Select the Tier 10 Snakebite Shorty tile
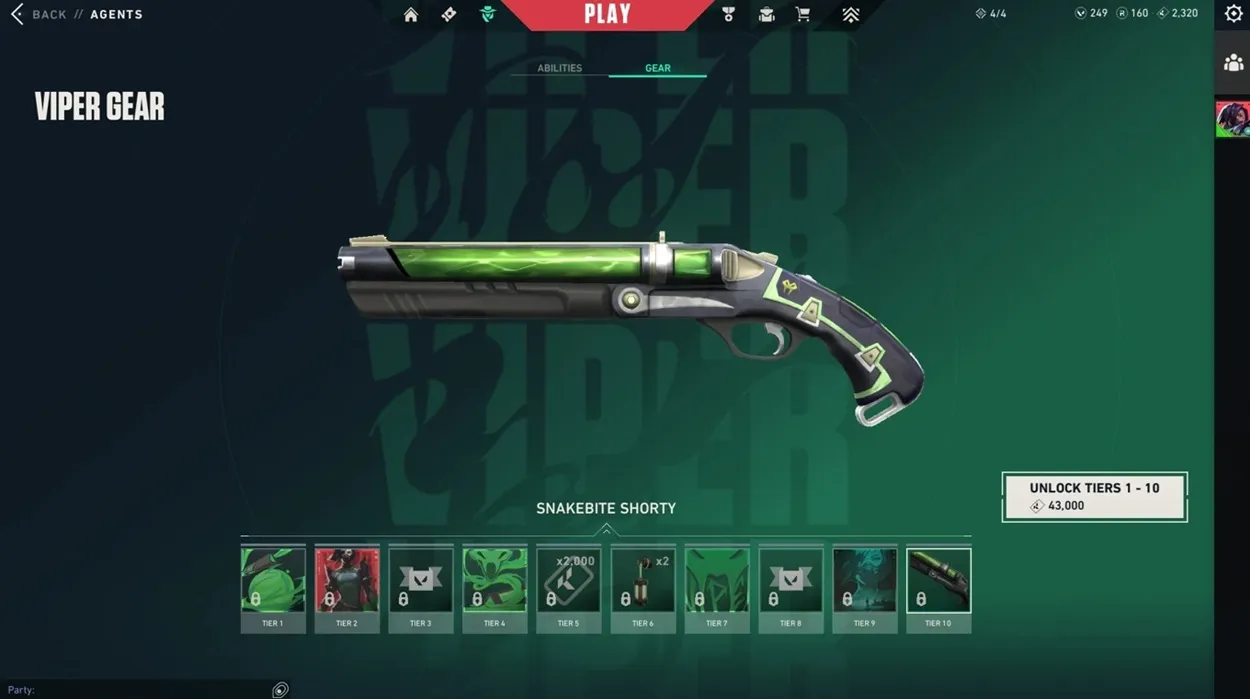Viewport: 1250px width, 699px height. pos(938,589)
